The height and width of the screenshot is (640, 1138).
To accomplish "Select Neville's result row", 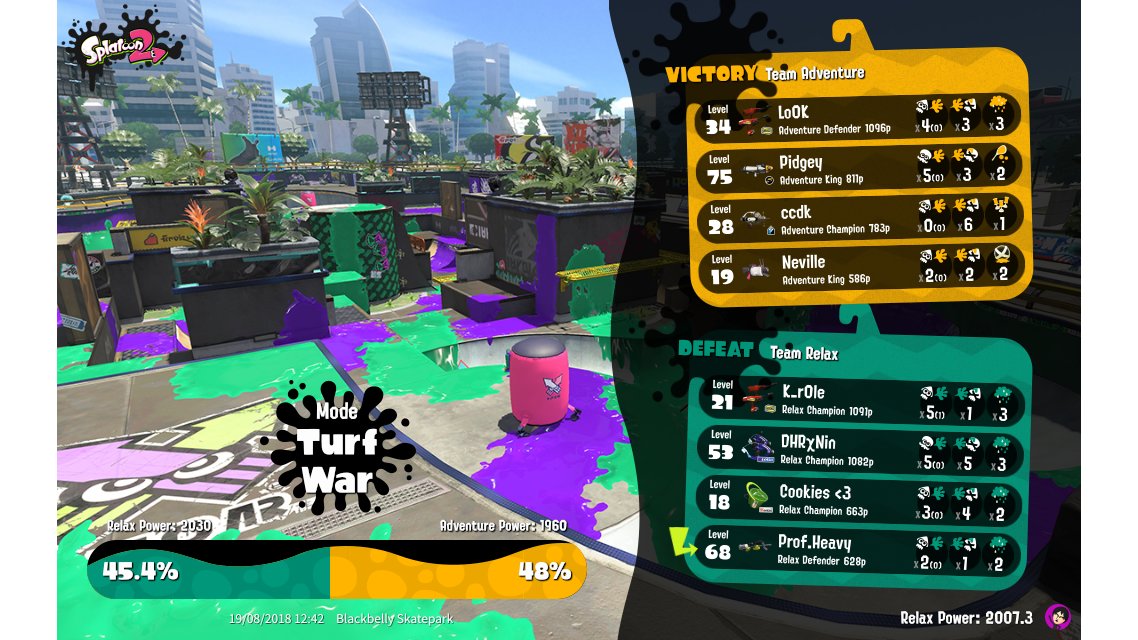I will click(858, 269).
